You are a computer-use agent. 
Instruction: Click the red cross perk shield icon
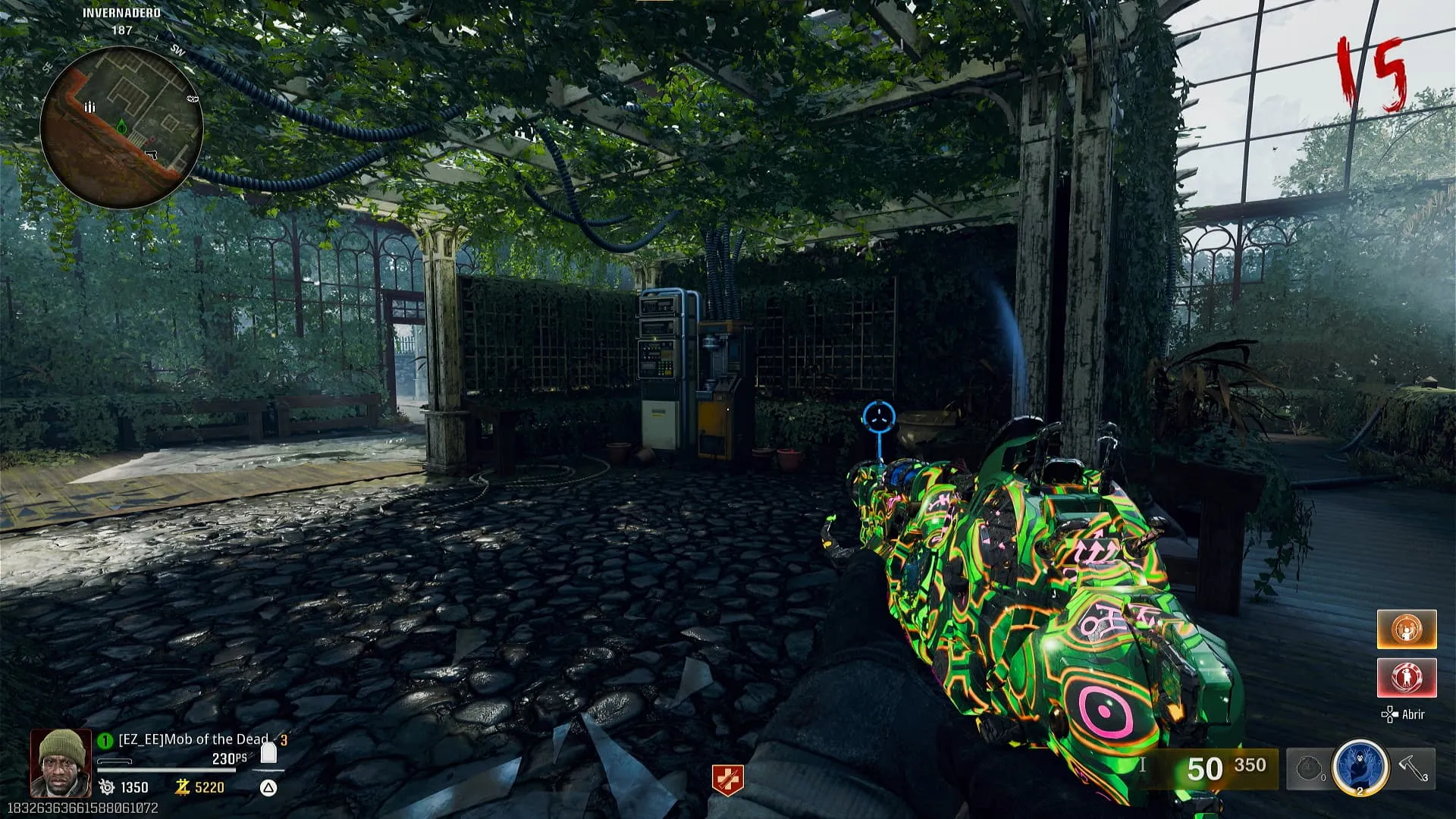click(726, 780)
